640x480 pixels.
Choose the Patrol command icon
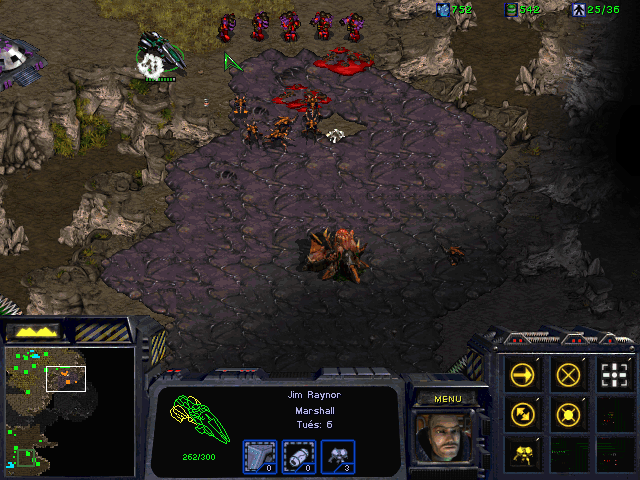(x=523, y=414)
